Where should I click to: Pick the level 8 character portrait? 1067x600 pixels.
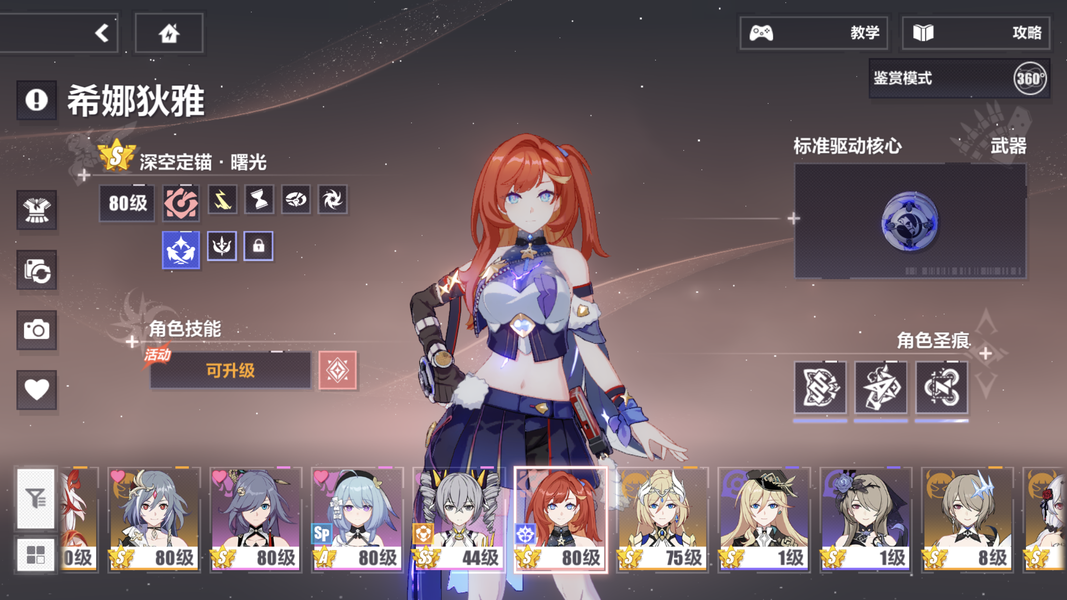966,520
